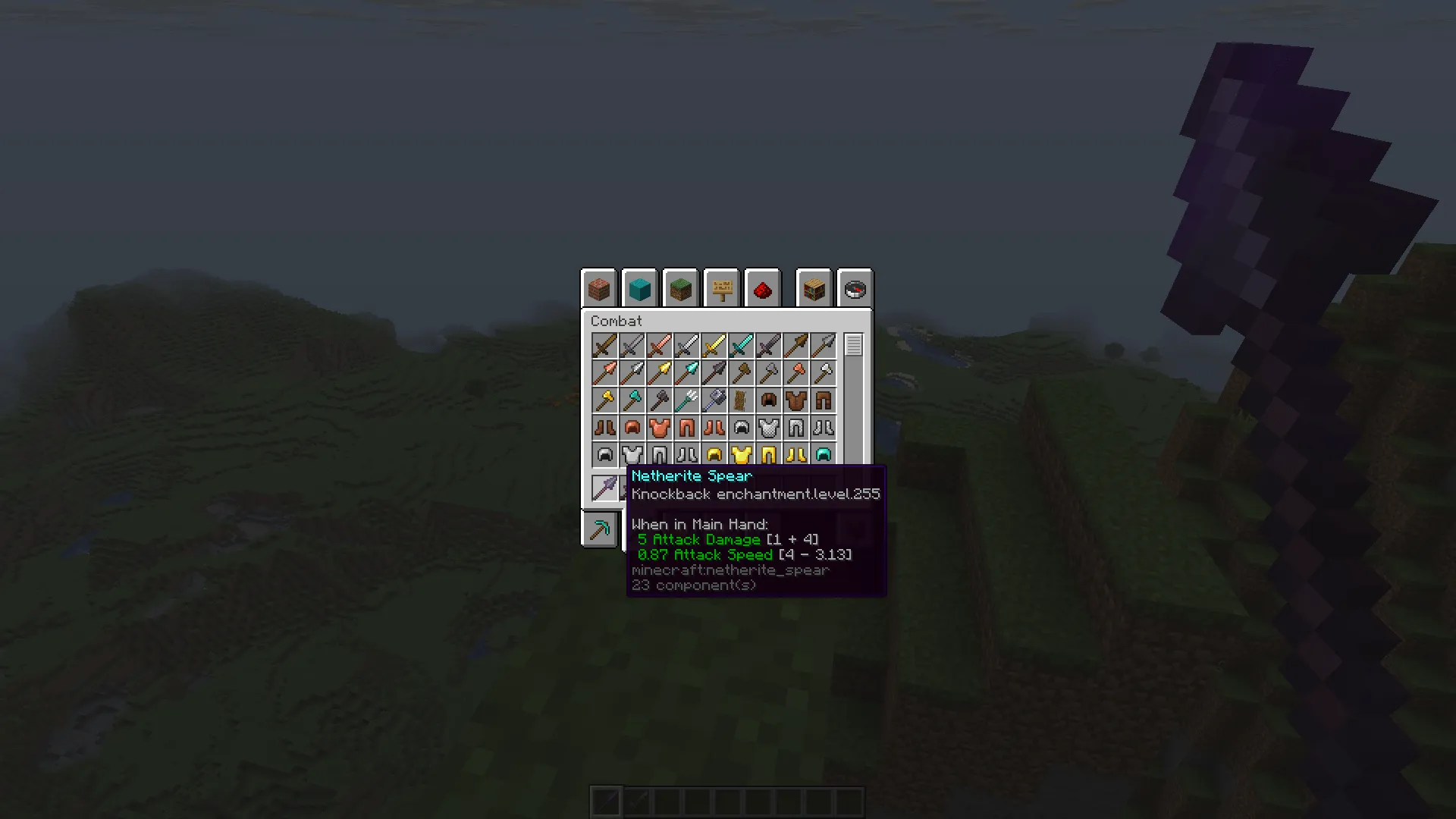Open the Search tab with the compass icon
This screenshot has width=1456, height=819.
(855, 288)
